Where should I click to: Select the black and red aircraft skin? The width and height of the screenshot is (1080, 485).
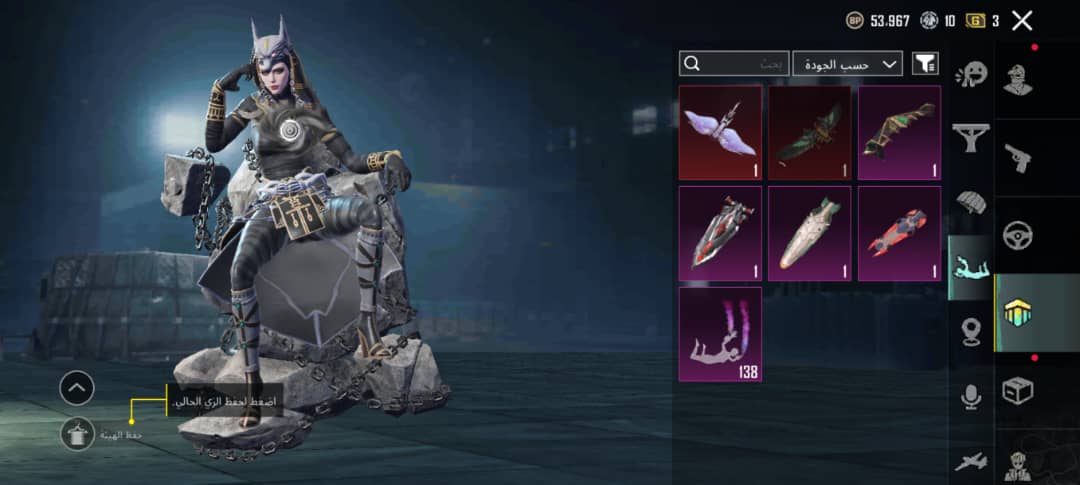pos(720,233)
